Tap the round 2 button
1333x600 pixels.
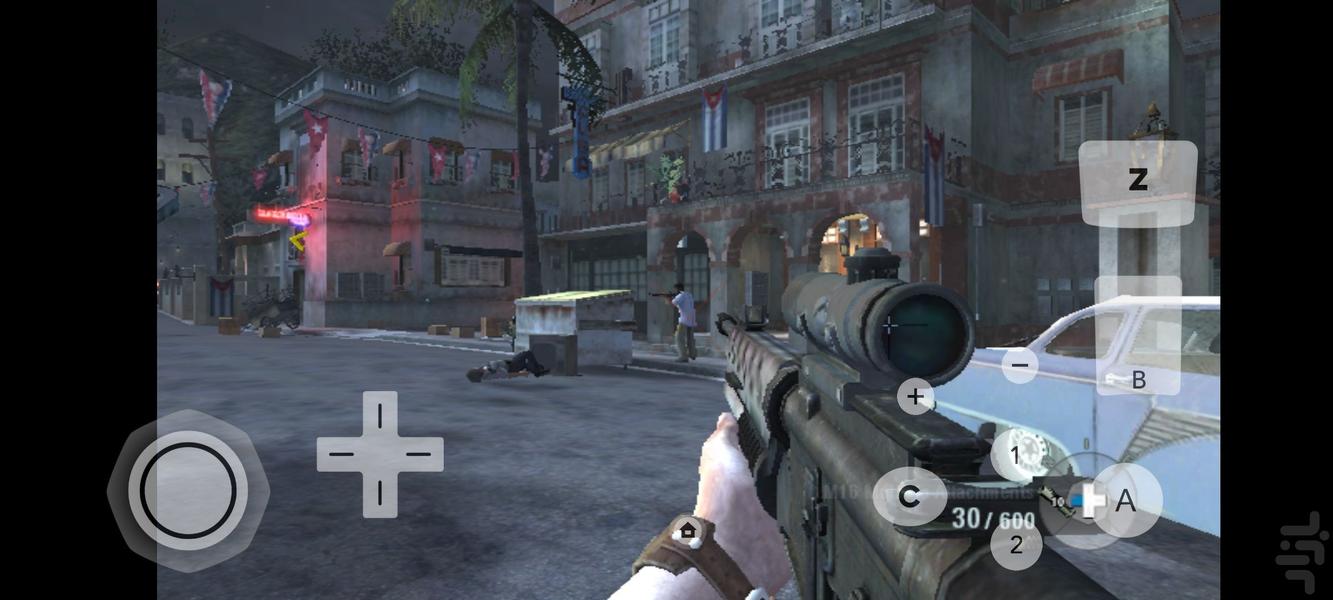1016,545
